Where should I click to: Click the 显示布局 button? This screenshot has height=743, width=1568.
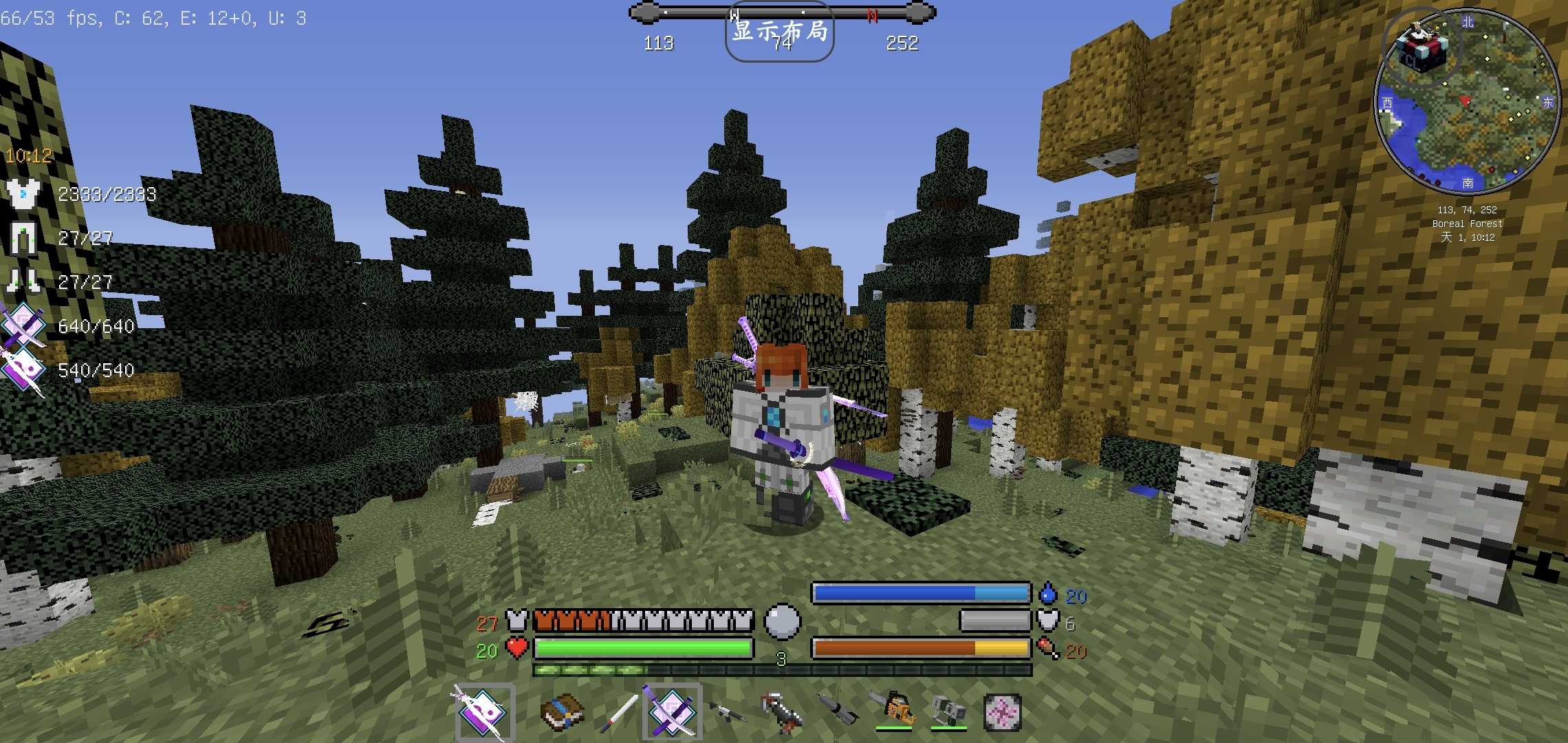point(779,32)
